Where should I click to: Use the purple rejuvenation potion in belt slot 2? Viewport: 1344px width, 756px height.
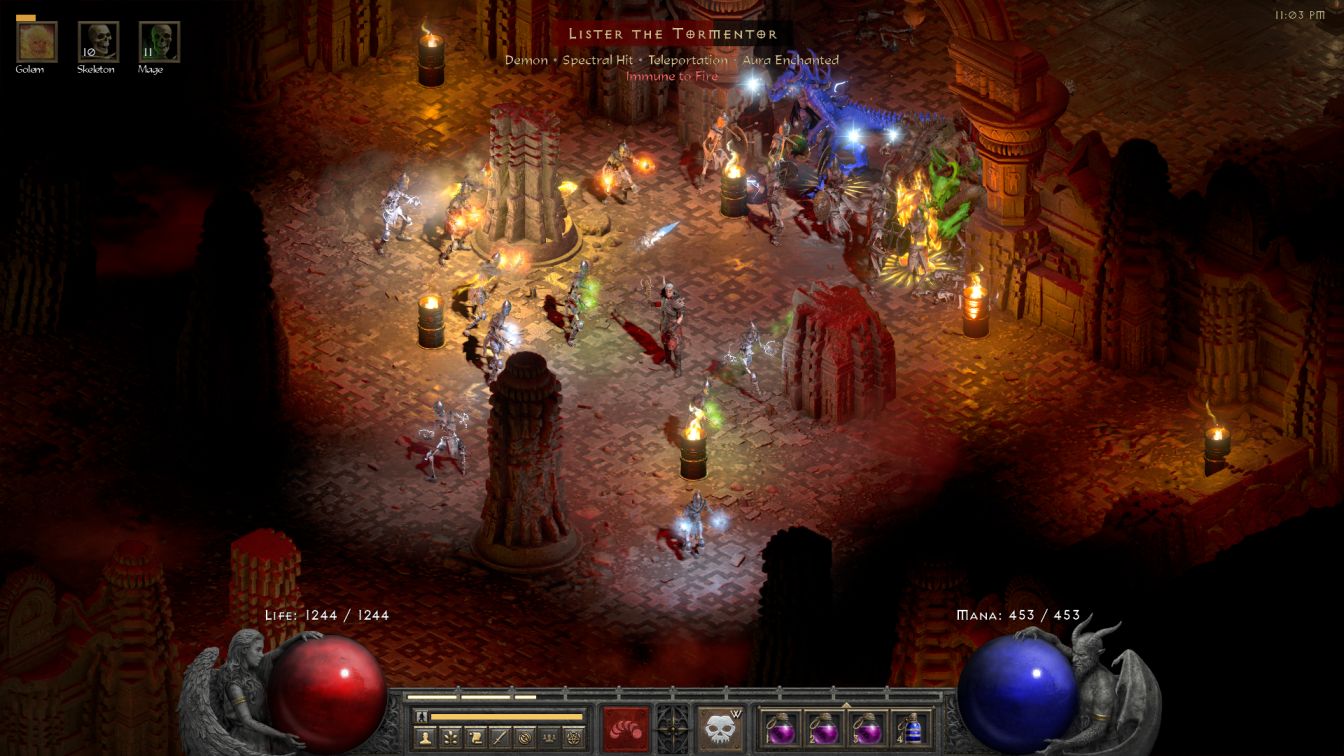tap(824, 728)
